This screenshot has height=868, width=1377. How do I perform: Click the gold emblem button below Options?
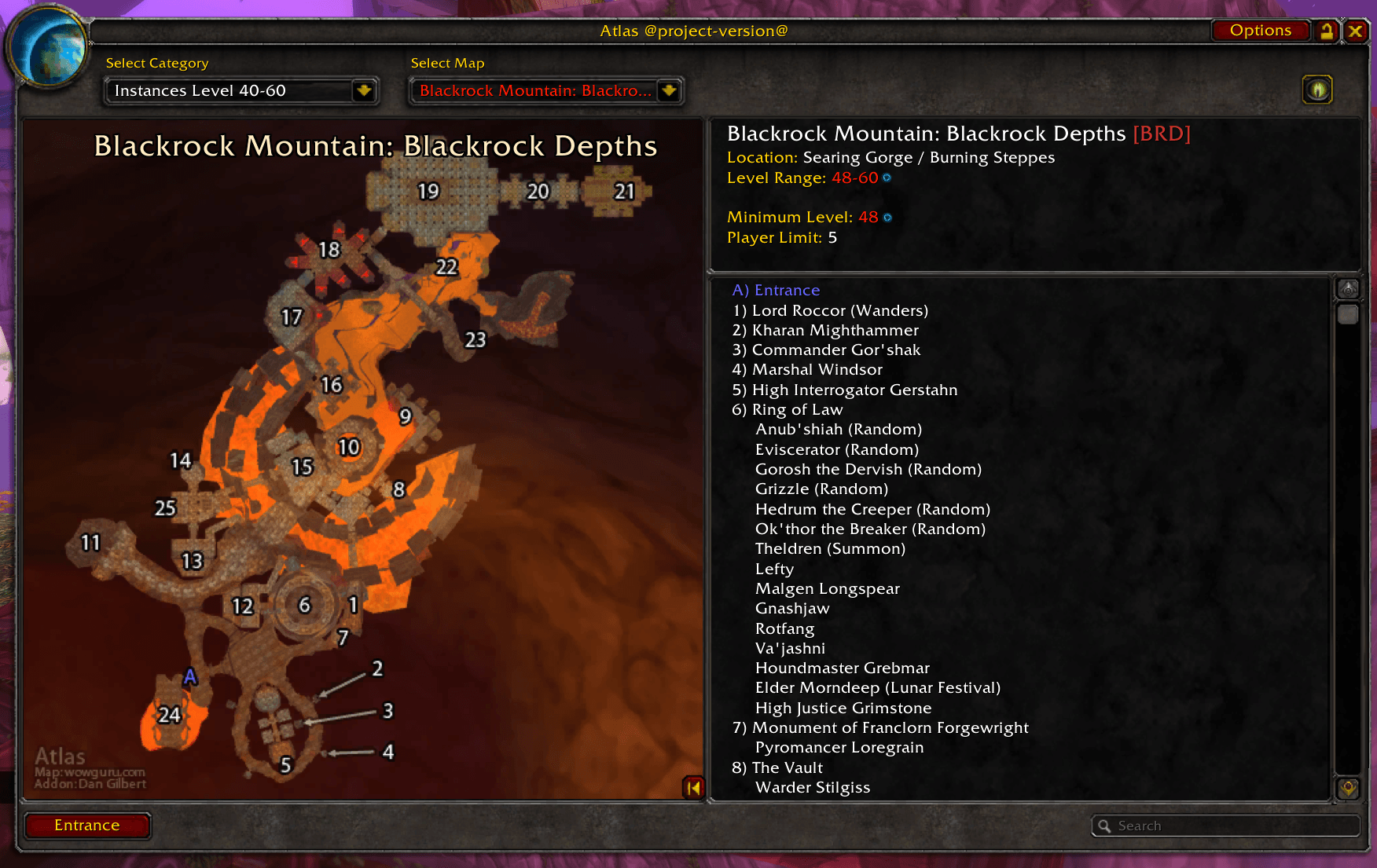coord(1318,90)
